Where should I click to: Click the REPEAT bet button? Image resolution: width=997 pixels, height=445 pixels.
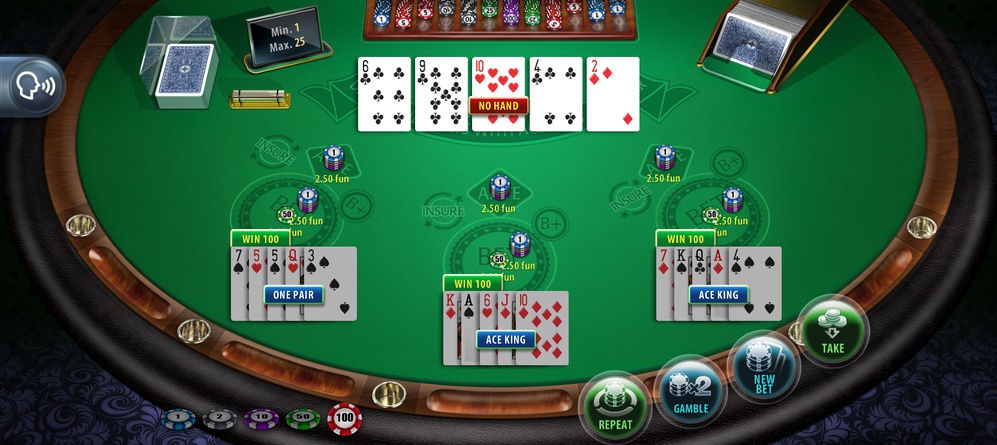(615, 406)
